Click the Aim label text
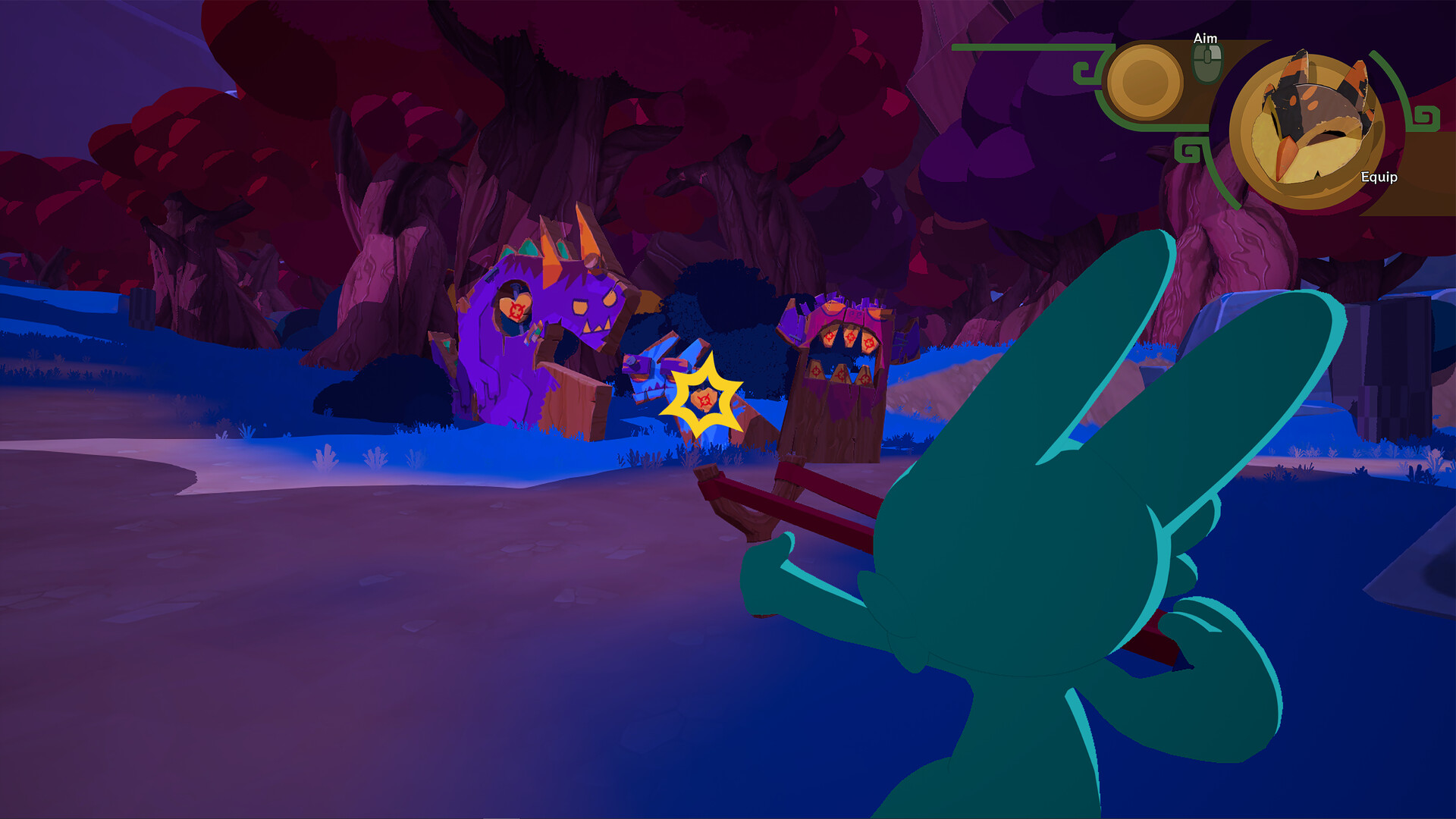 [x=1206, y=37]
